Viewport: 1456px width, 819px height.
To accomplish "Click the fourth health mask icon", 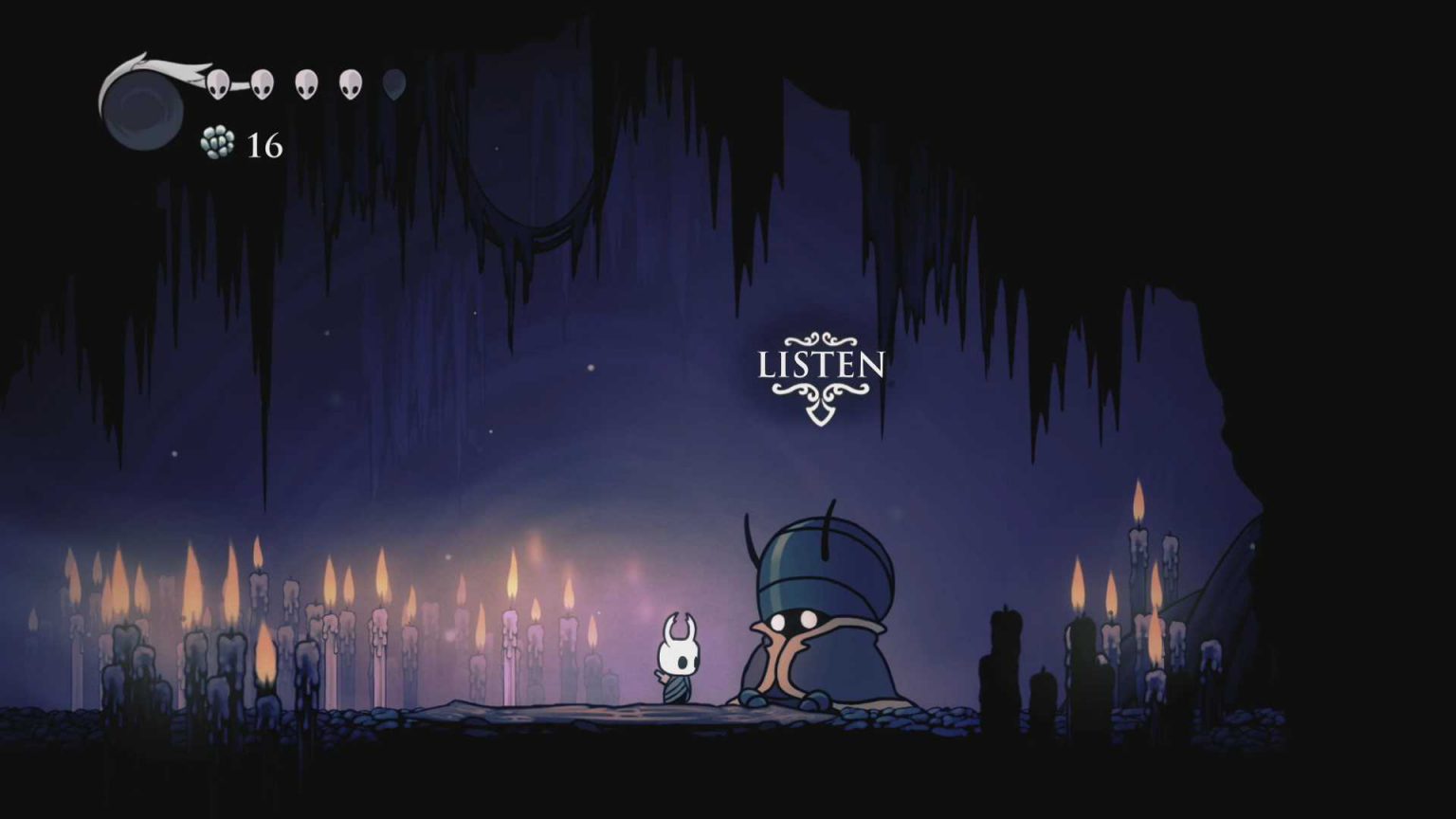I will (x=349, y=83).
